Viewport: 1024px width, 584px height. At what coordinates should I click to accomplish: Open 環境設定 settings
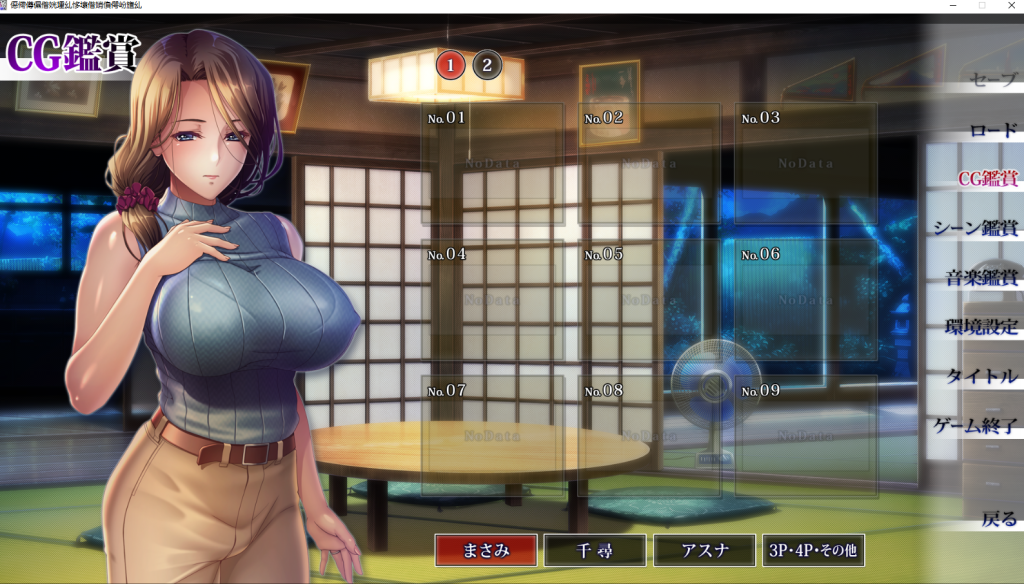point(980,327)
